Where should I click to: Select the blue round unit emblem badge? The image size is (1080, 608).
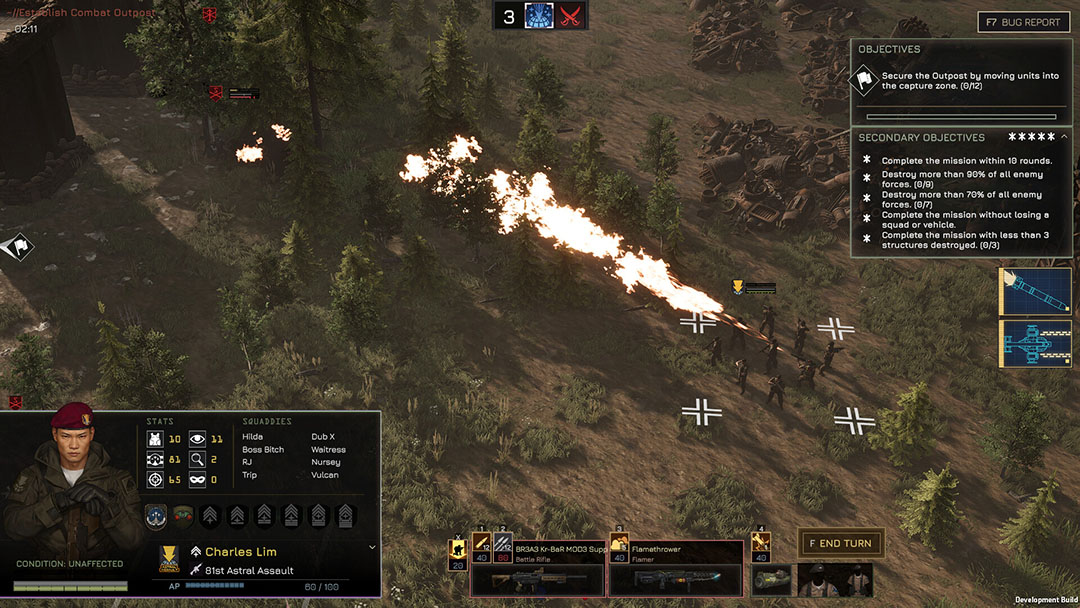click(x=155, y=515)
